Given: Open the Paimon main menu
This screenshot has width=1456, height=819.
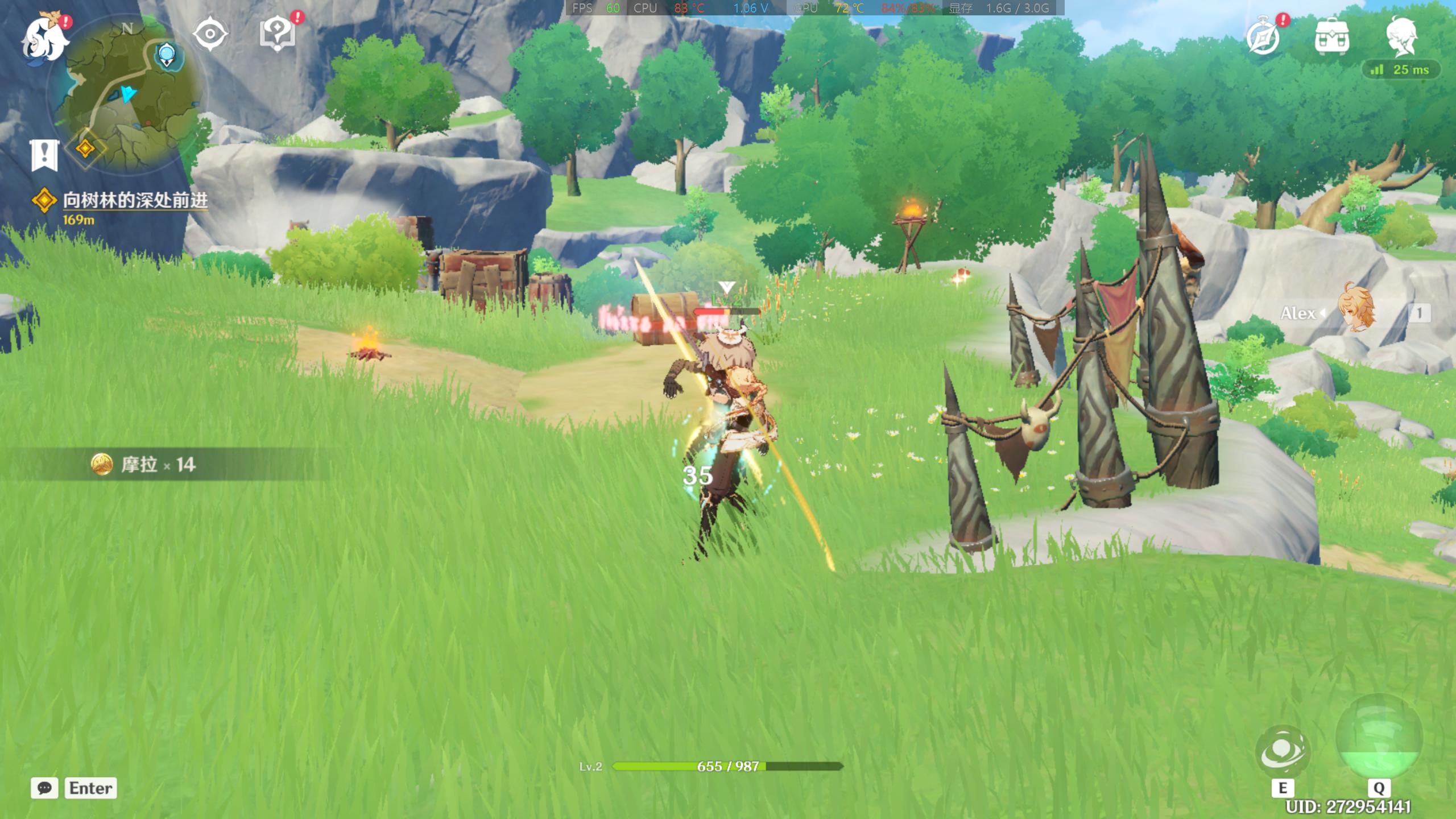Looking at the screenshot, I should point(44,39).
